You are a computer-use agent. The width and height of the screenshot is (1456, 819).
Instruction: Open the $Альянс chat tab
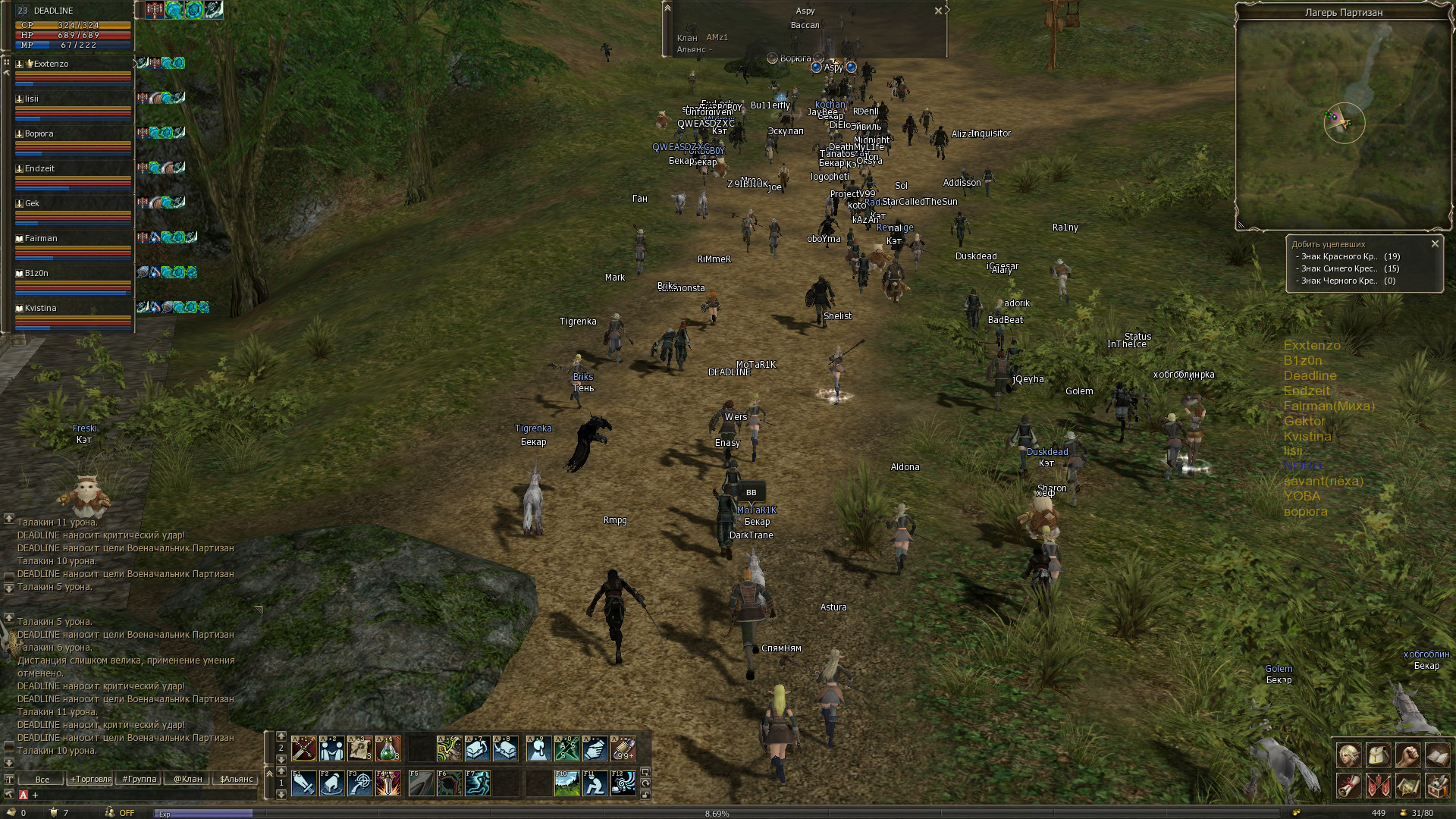click(236, 779)
